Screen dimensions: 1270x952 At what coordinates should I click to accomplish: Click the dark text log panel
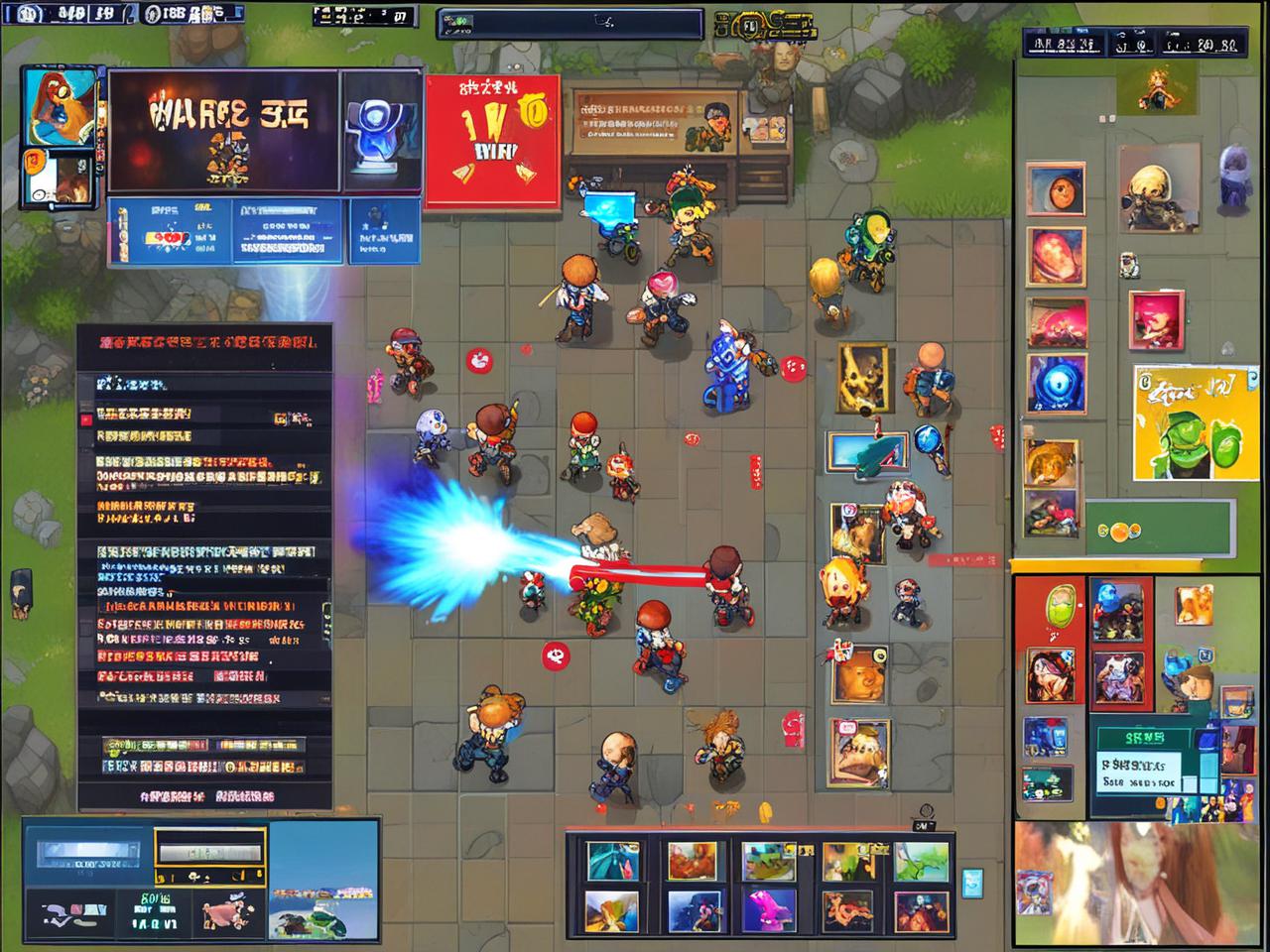(203, 565)
